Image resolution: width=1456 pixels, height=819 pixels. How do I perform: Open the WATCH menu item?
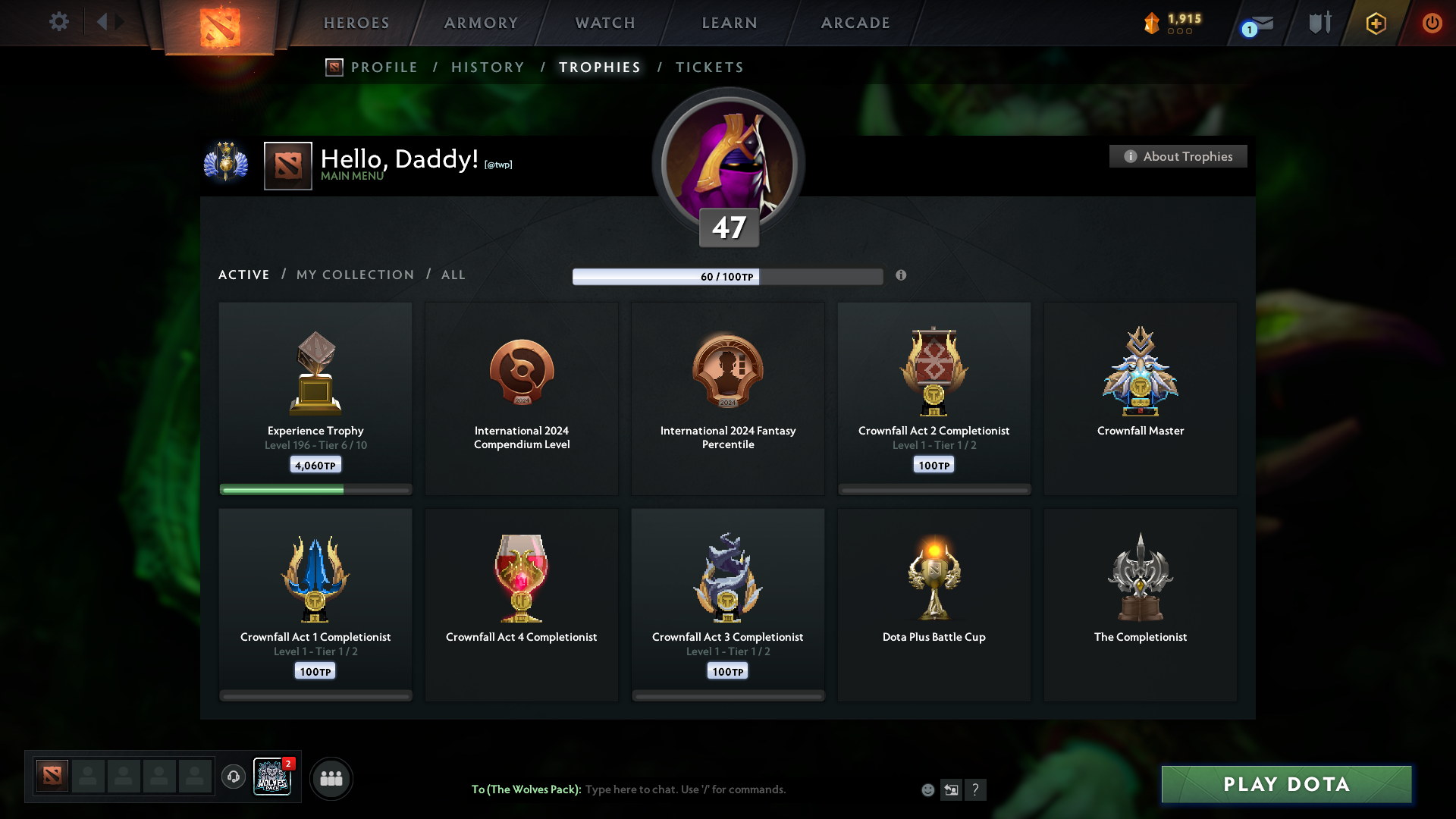604,23
